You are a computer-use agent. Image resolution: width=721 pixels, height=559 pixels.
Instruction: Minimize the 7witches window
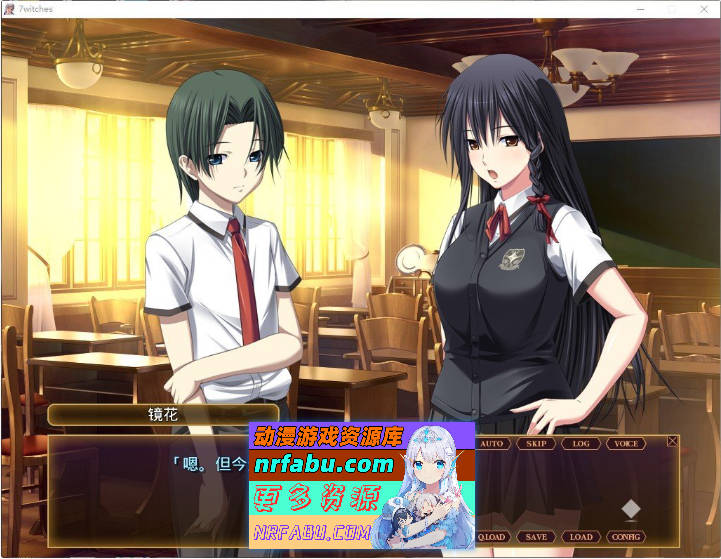pos(641,8)
